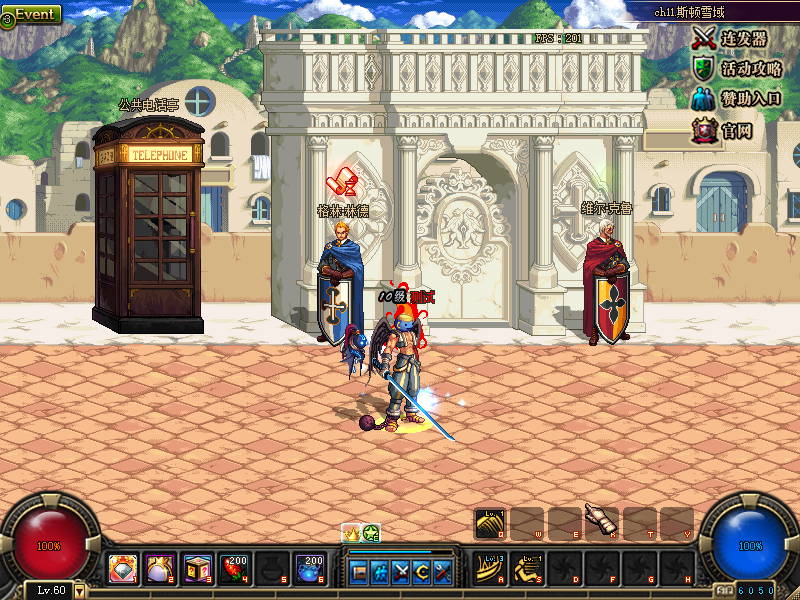Open the mystery box in slot 3

(x=197, y=569)
